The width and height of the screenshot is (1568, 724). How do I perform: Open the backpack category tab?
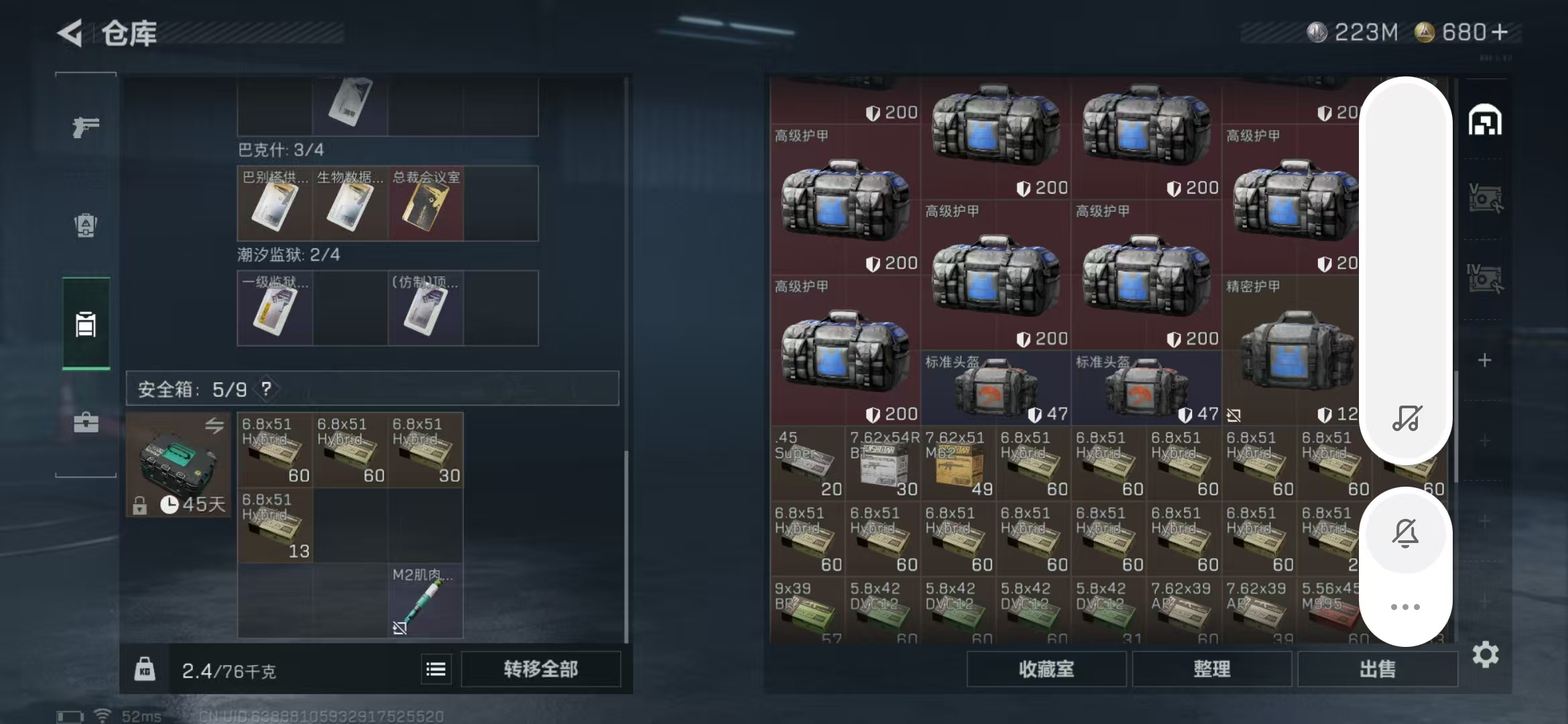86,225
